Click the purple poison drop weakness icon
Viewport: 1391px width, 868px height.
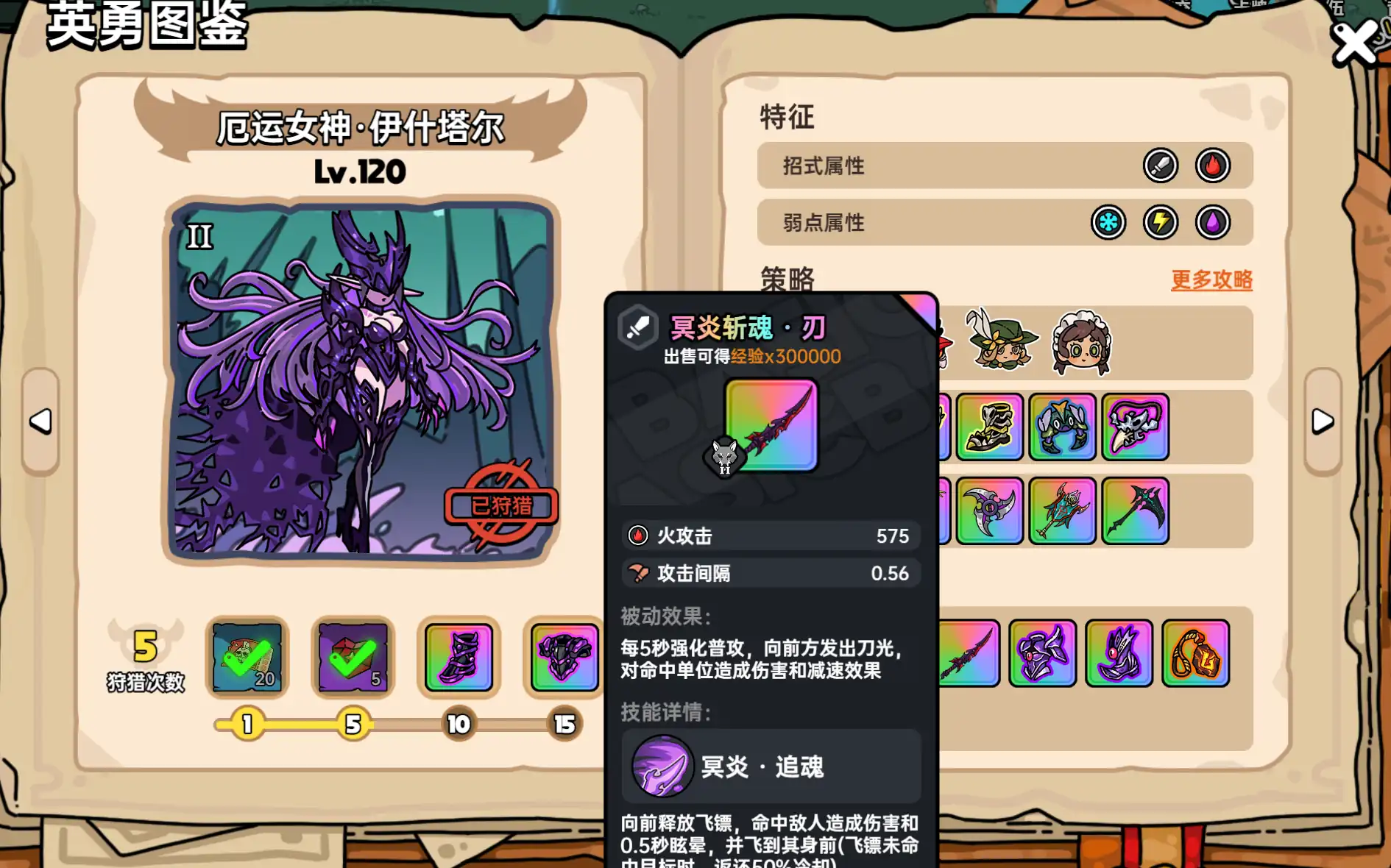[1214, 223]
